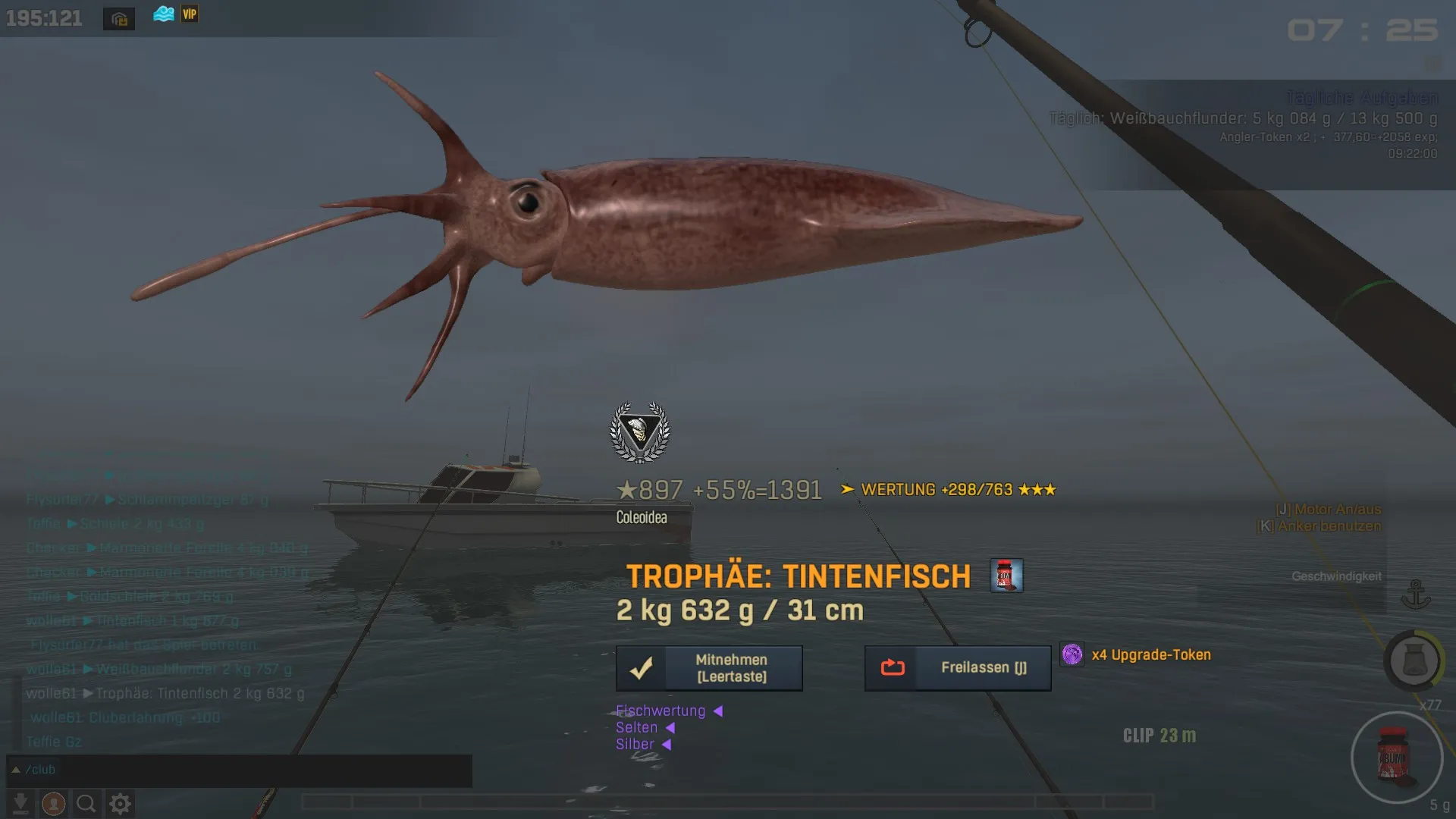
Task: Keep the squid with the Mitnehmen button
Action: pyautogui.click(x=709, y=668)
